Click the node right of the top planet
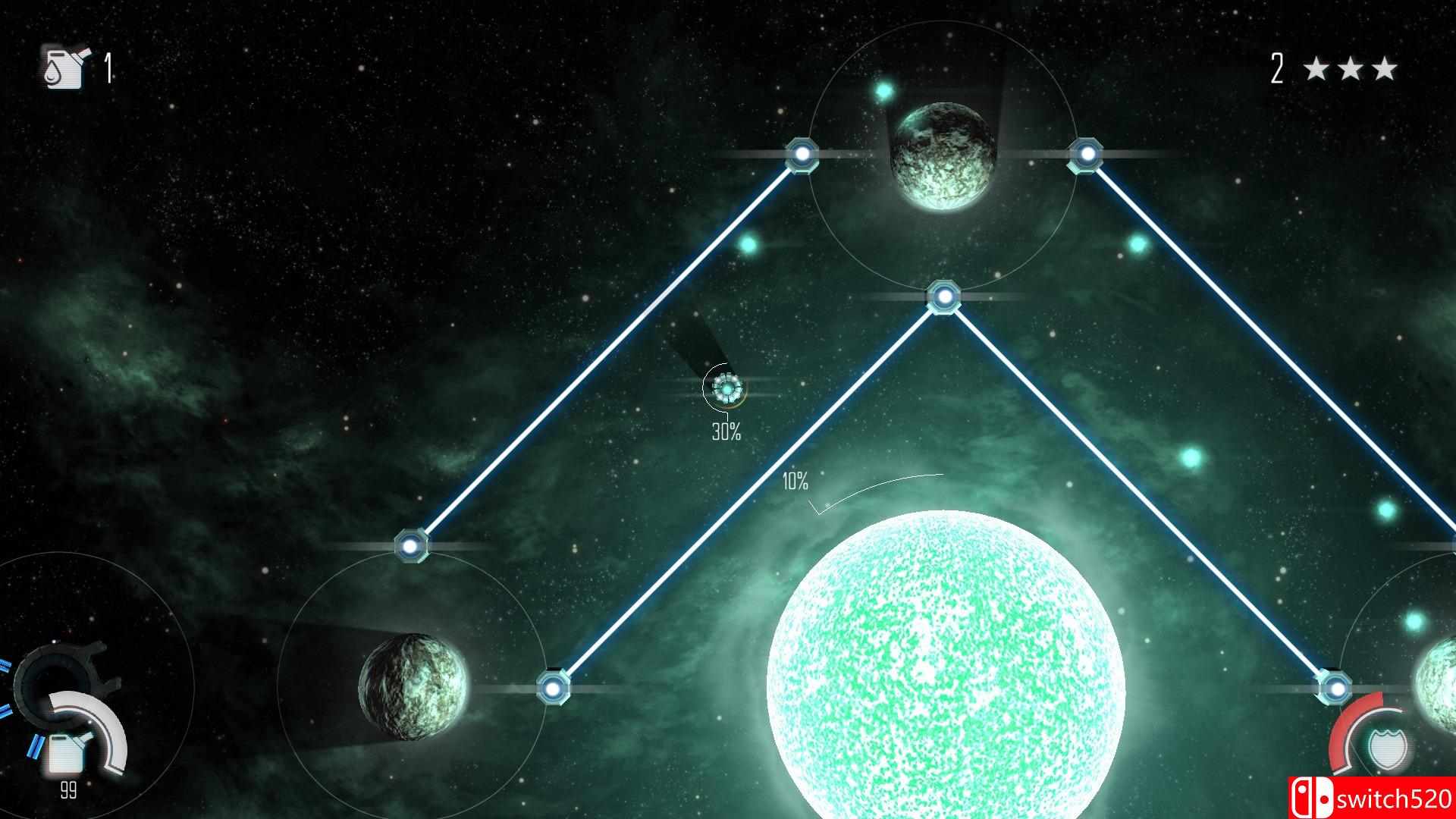This screenshot has height=819, width=1456. tap(1086, 152)
